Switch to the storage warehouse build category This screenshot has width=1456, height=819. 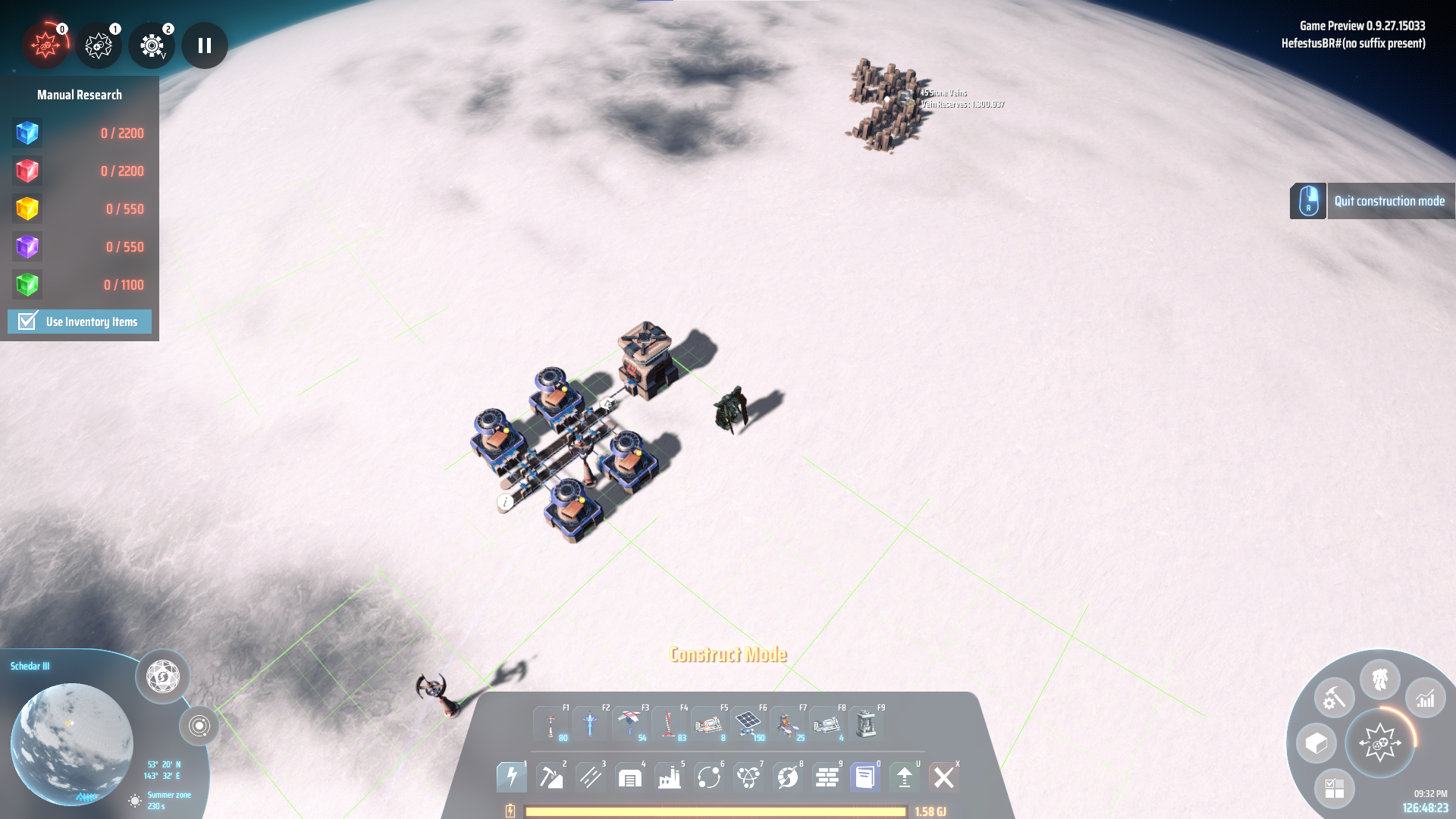click(630, 777)
